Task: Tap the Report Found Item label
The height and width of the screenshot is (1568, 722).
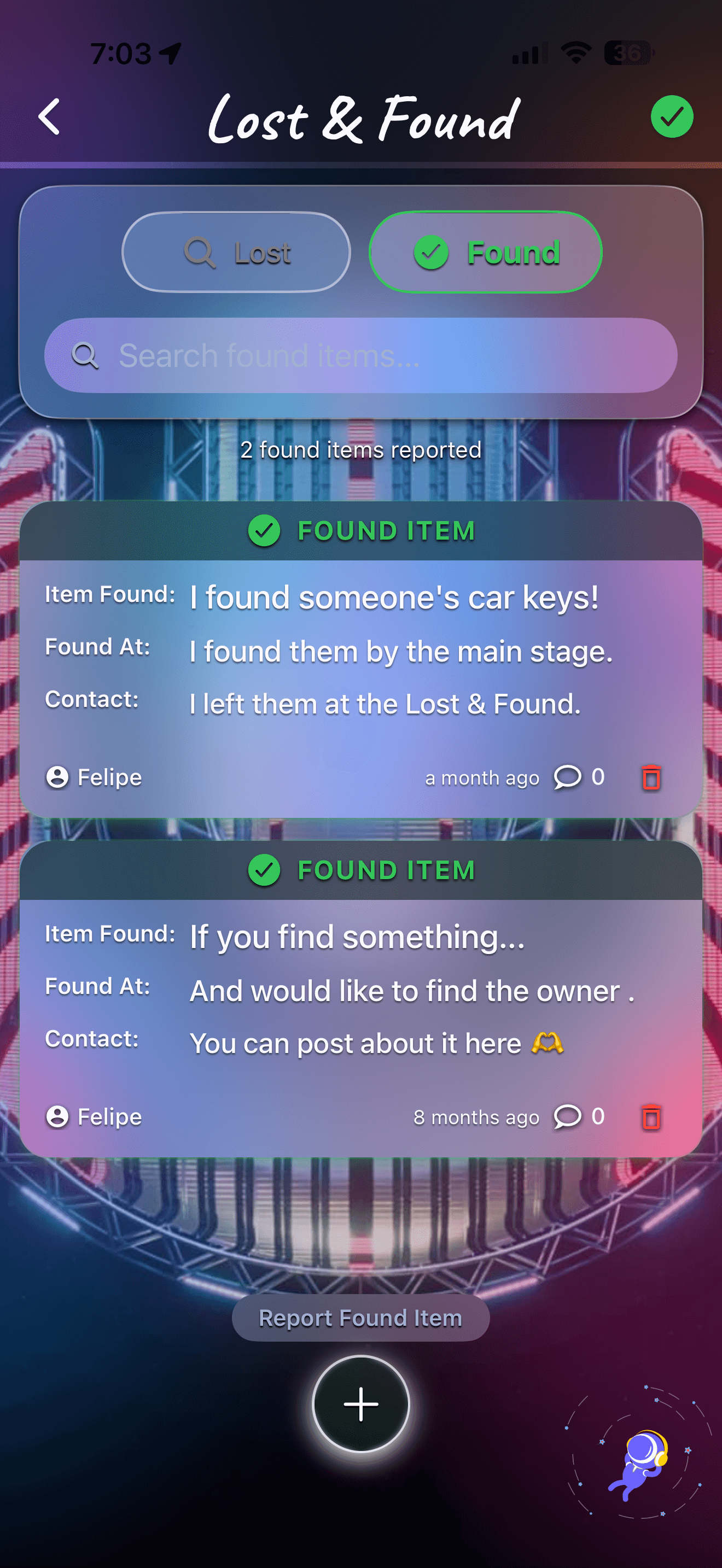Action: [360, 1317]
